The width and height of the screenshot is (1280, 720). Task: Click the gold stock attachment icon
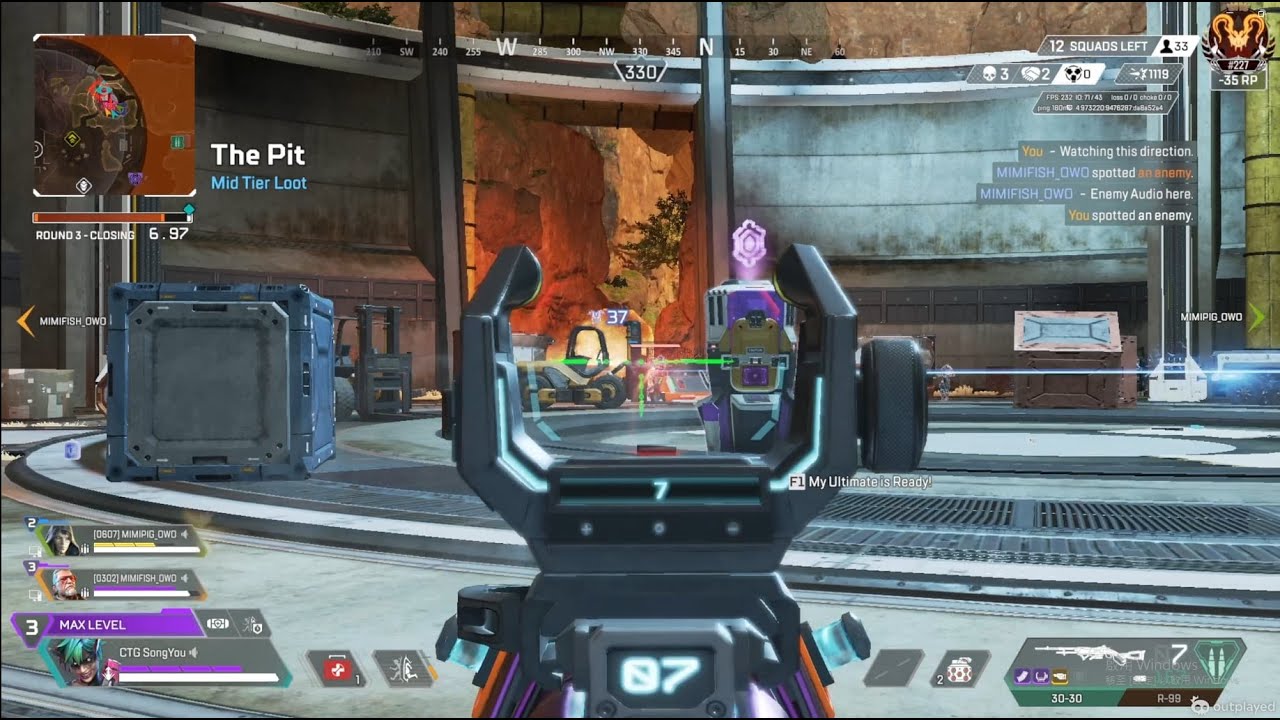1058,677
